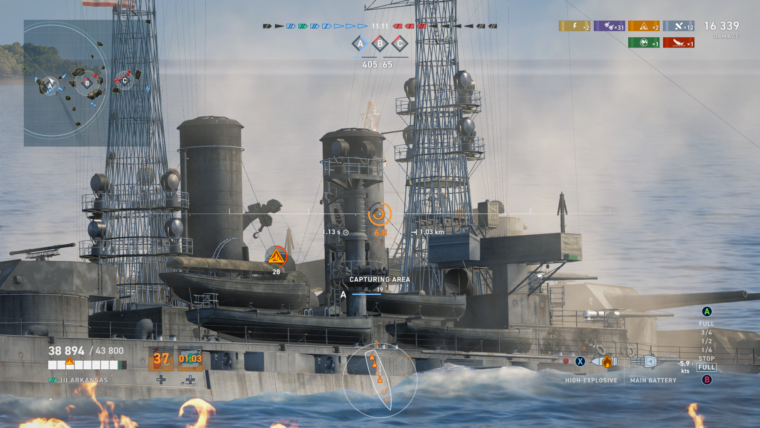Choose the High-Explosive shell type icon
Screen dimensions: 760x428
(603, 361)
